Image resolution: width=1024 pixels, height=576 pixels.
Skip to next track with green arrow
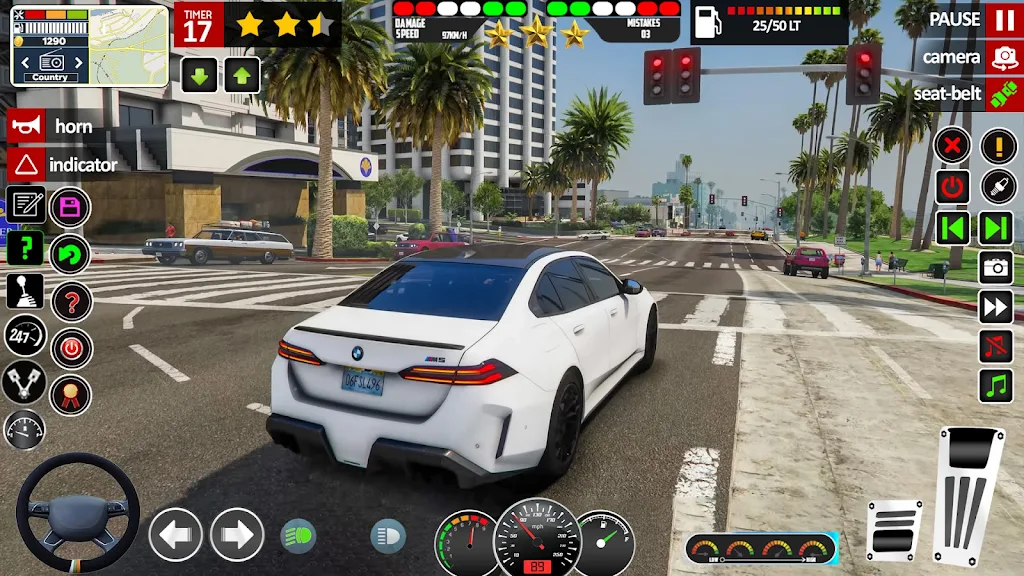[996, 227]
